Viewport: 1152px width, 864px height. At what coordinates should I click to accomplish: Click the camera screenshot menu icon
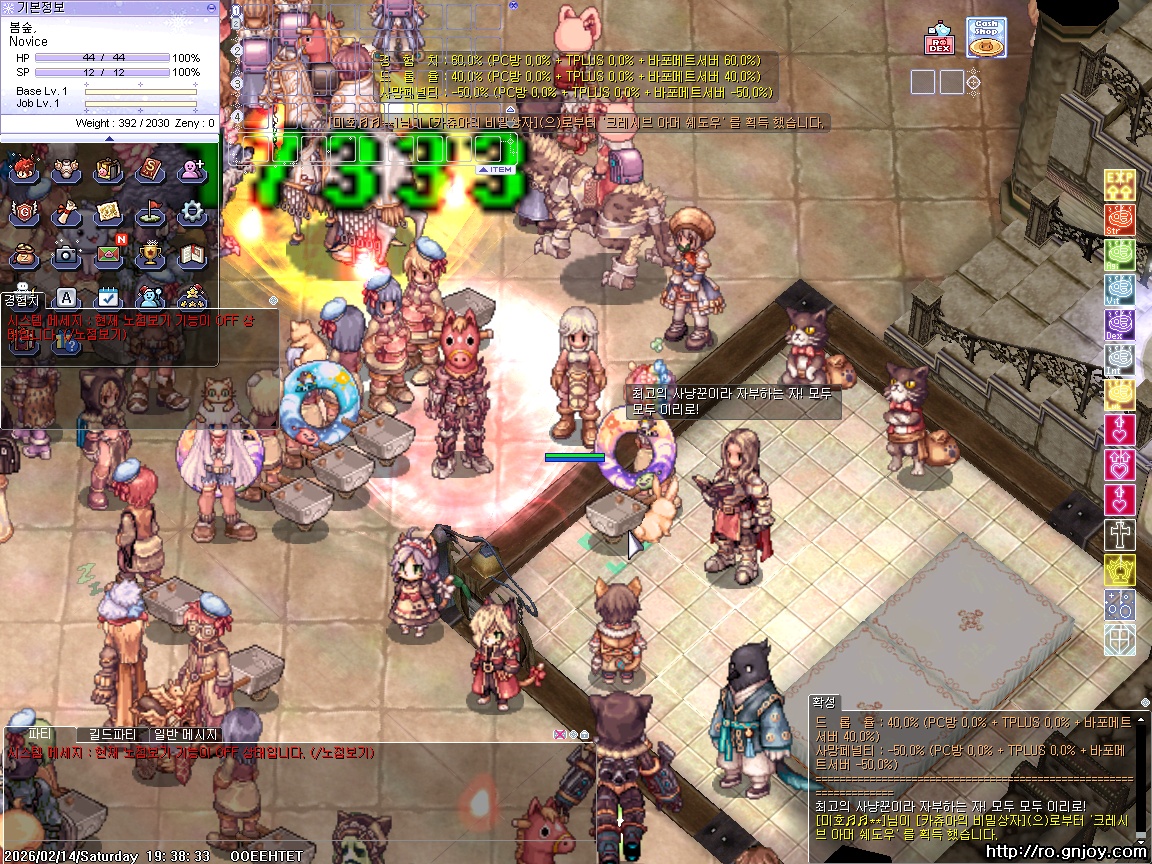pos(66,255)
